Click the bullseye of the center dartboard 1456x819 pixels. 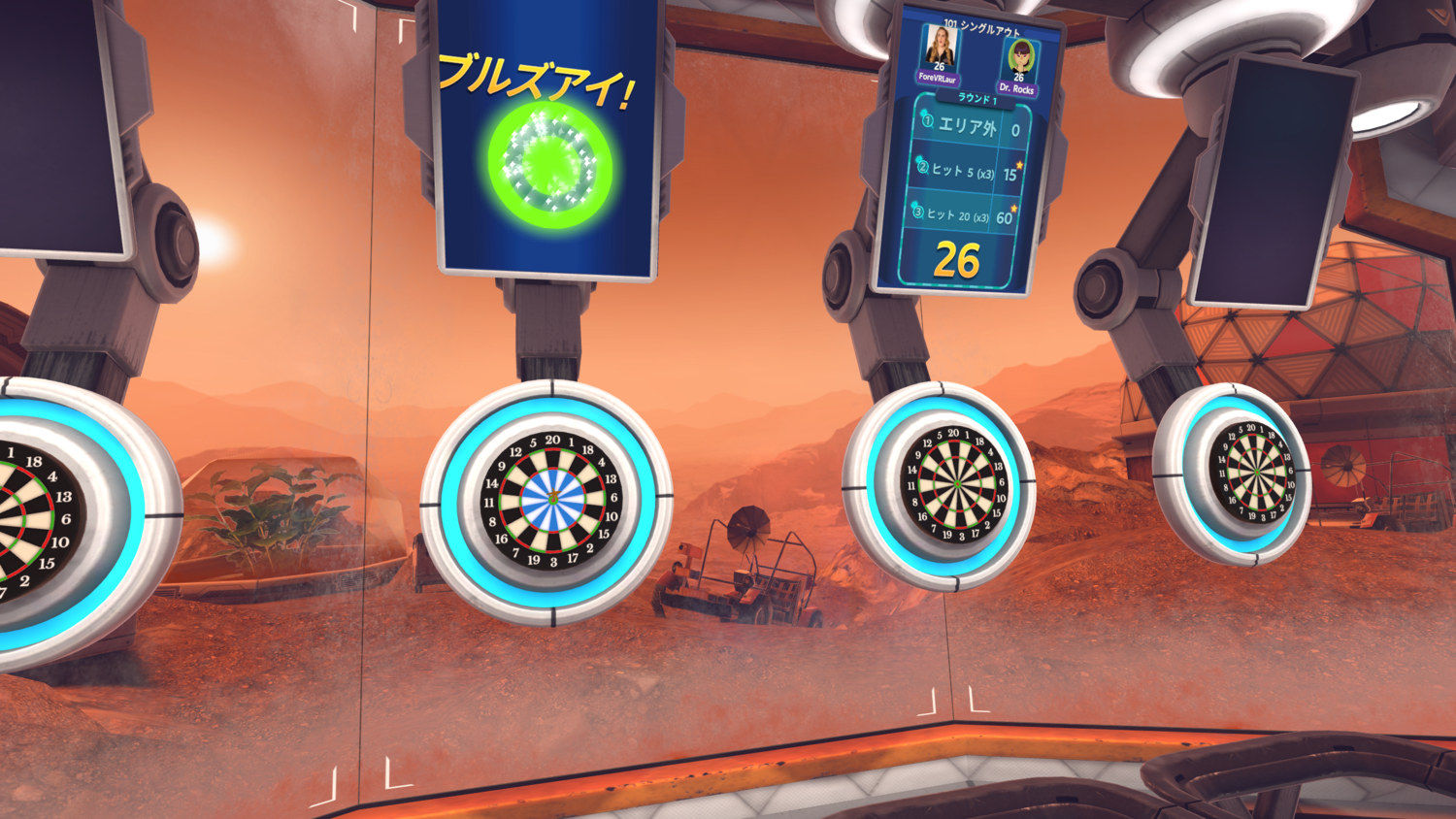(551, 498)
